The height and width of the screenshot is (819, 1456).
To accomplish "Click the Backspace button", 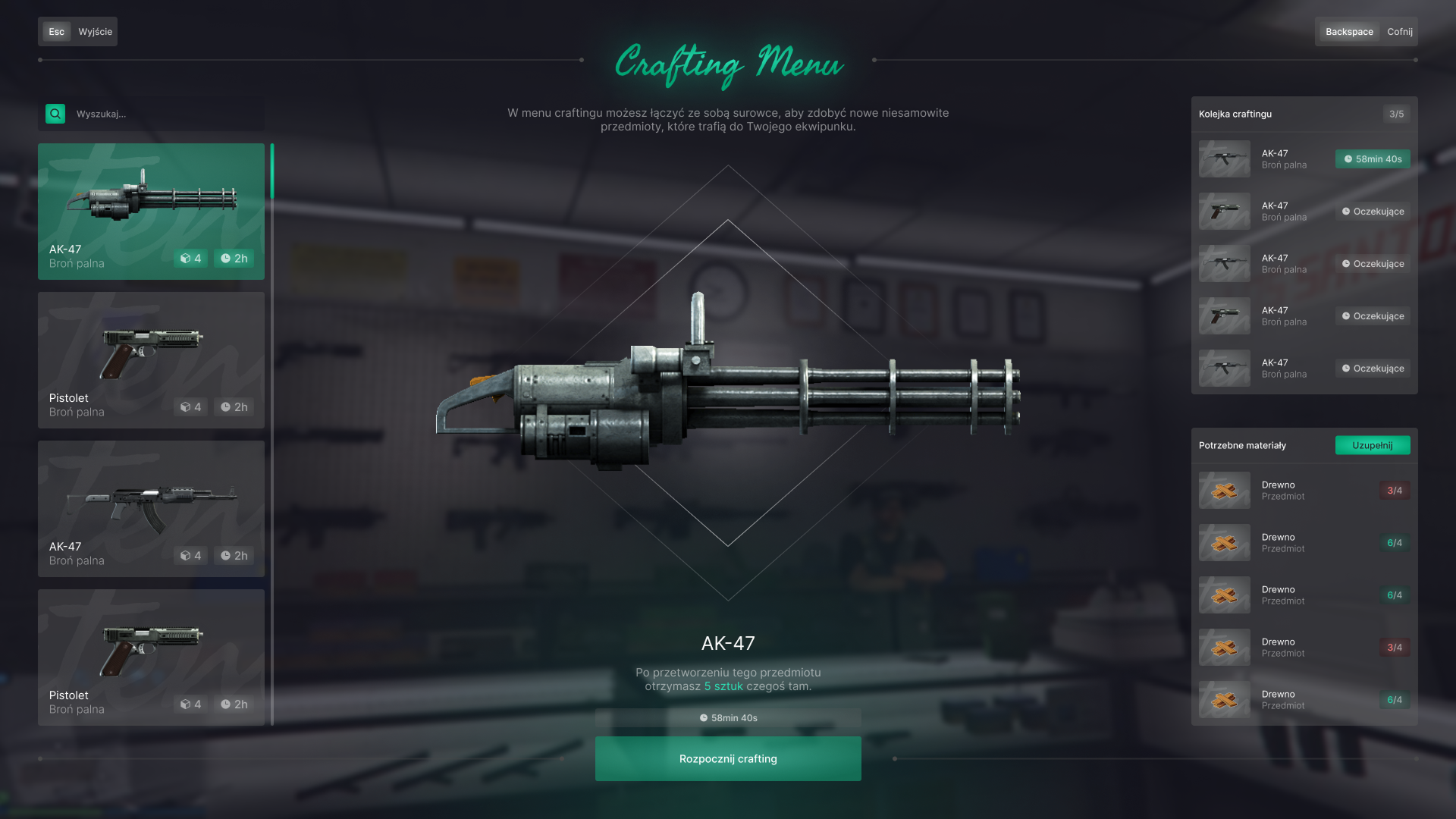I will (x=1349, y=31).
